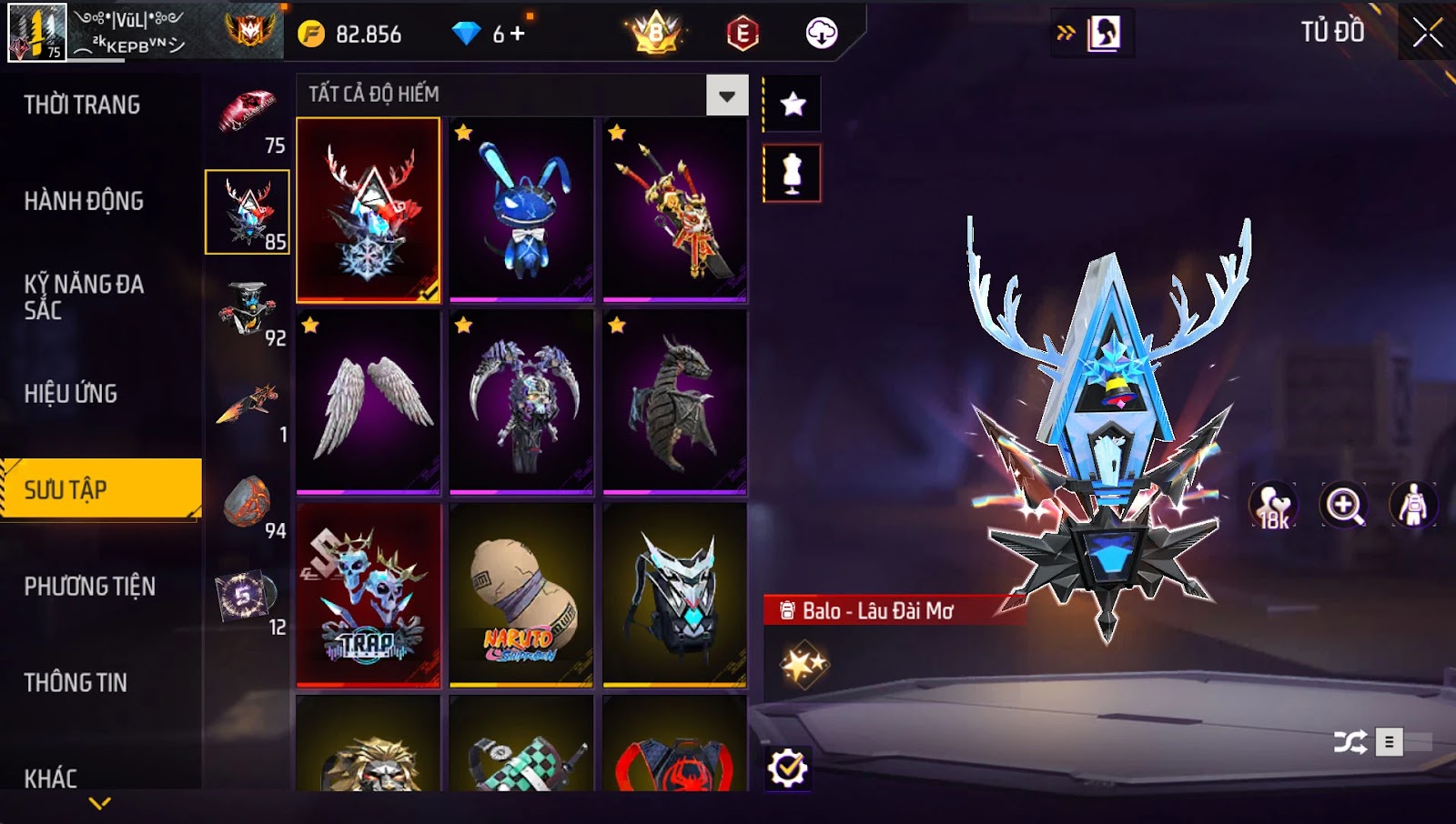Screen dimensions: 1456x824
Task: Open the Thời Trang category
Action: tap(82, 106)
